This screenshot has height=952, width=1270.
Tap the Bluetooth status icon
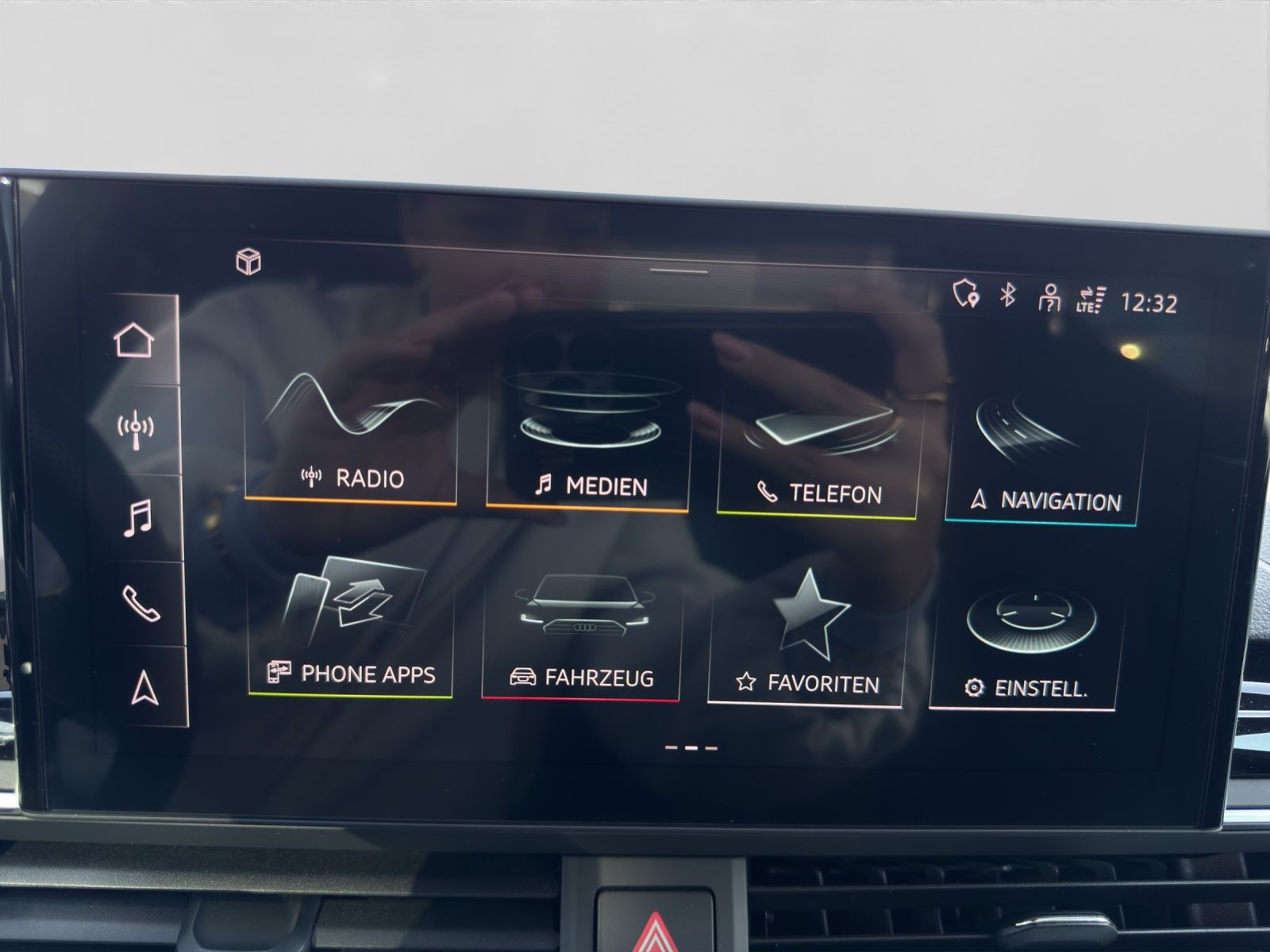coord(1007,295)
